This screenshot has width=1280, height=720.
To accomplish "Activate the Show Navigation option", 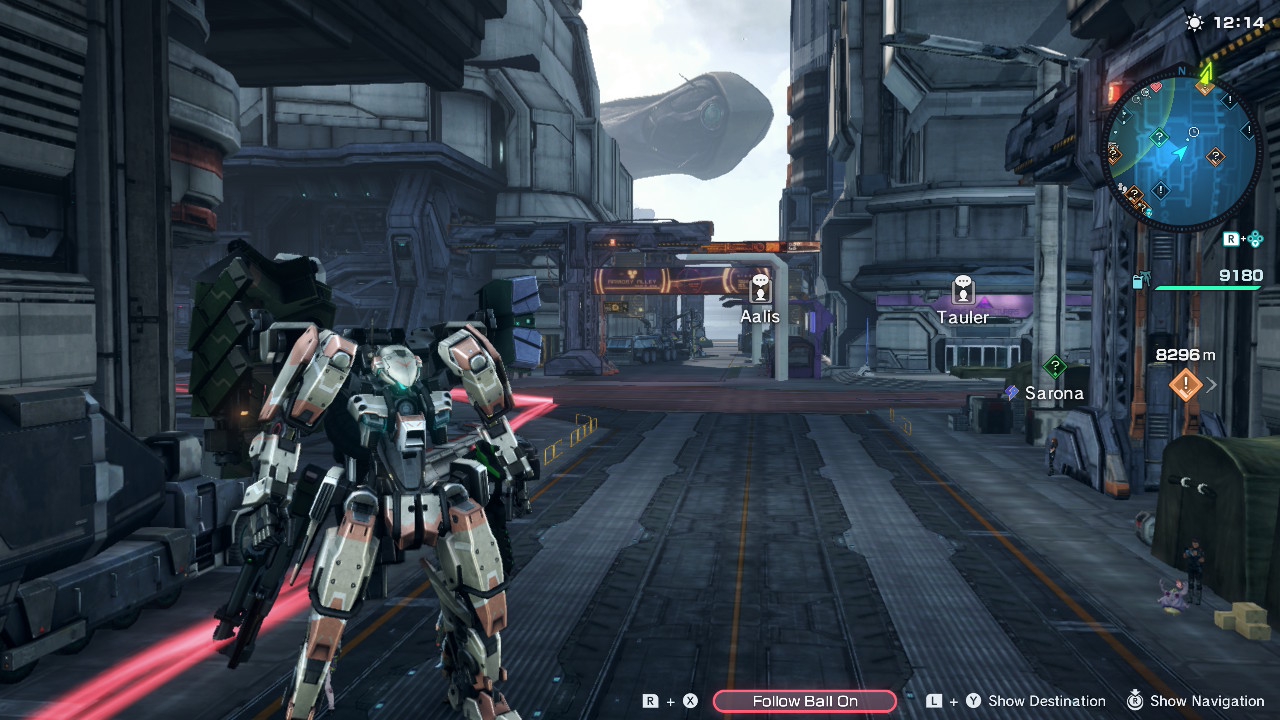I will click(1206, 701).
